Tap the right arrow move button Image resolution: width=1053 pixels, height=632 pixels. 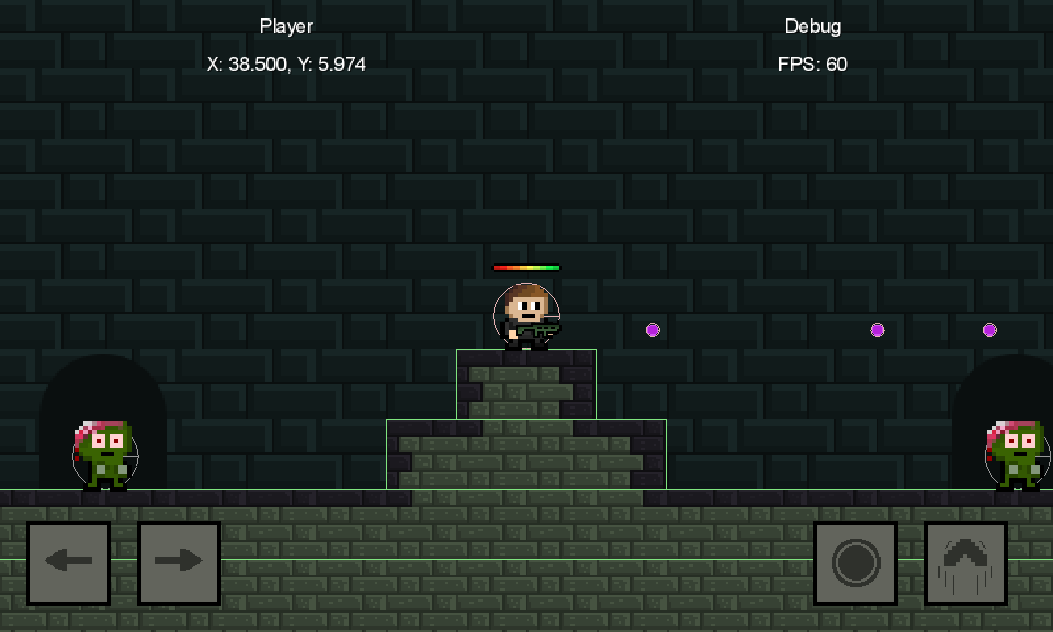point(179,563)
